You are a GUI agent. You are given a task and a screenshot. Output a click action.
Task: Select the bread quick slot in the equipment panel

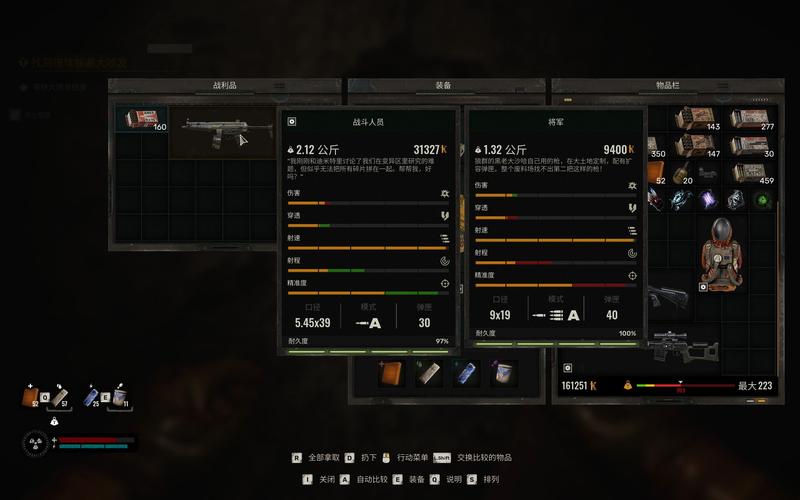tap(390, 373)
